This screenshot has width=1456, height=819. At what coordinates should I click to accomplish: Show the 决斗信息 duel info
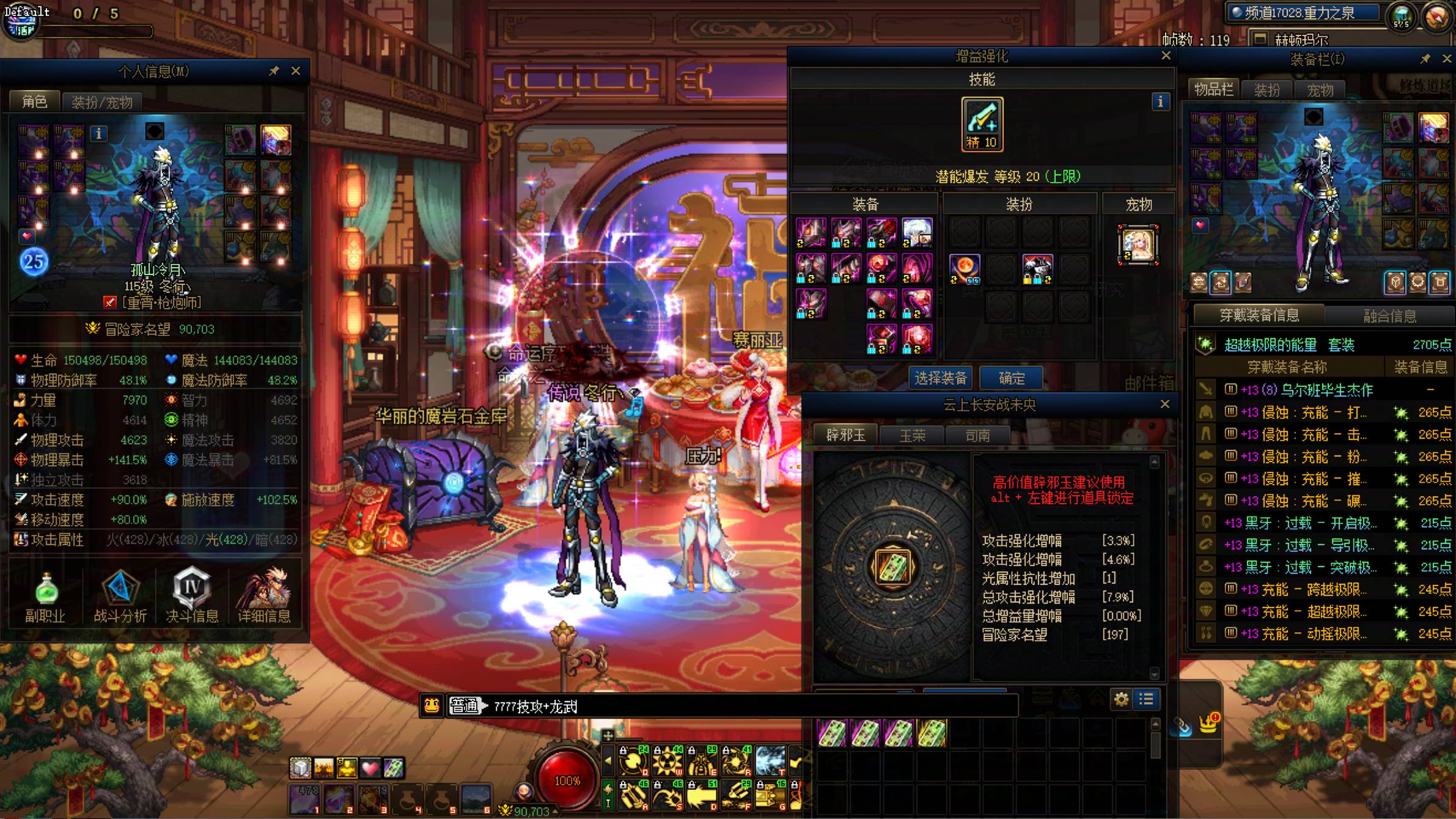pyautogui.click(x=192, y=596)
